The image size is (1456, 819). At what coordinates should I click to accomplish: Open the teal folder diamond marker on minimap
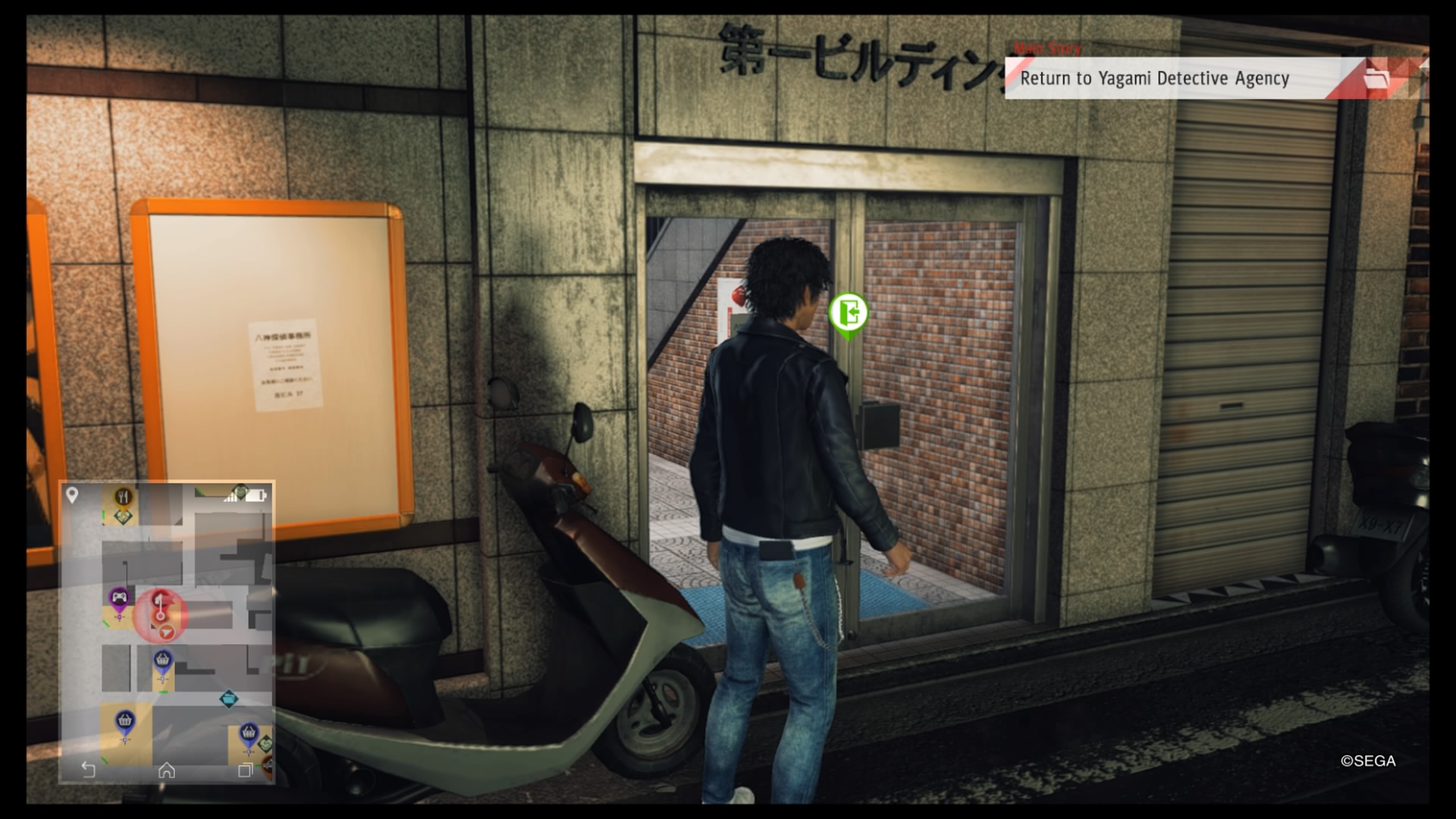tap(229, 699)
